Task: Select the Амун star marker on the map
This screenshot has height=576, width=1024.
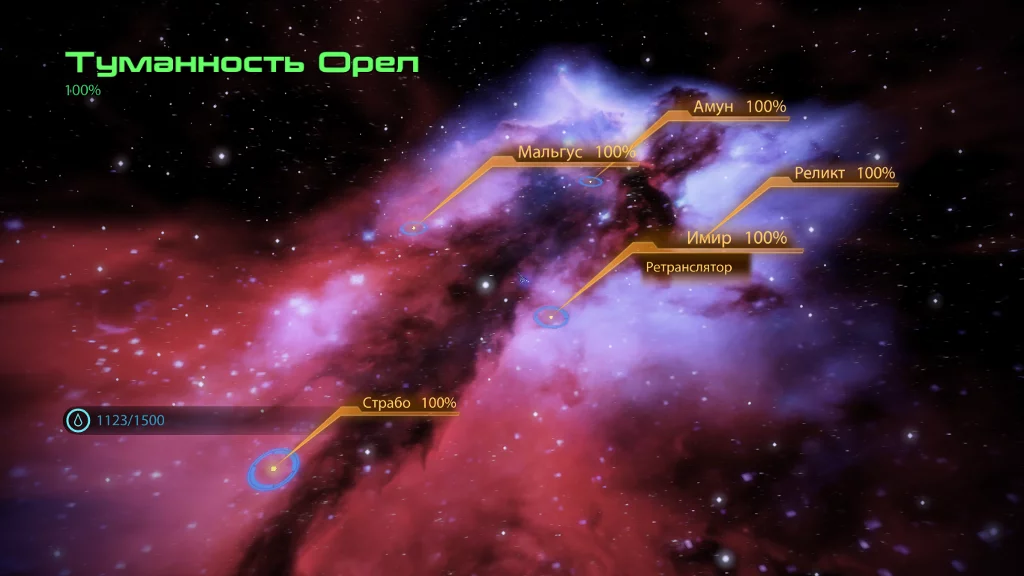Action: [x=591, y=181]
